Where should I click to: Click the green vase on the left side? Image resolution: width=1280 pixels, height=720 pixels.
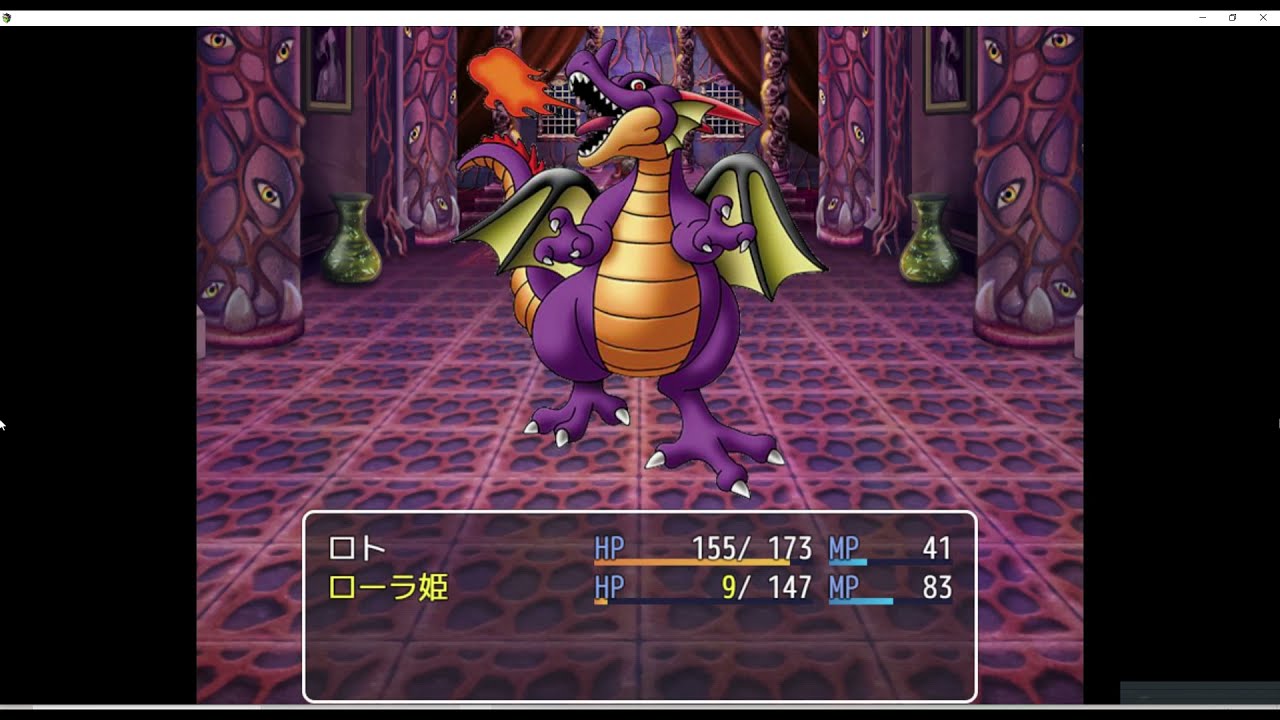(x=352, y=240)
